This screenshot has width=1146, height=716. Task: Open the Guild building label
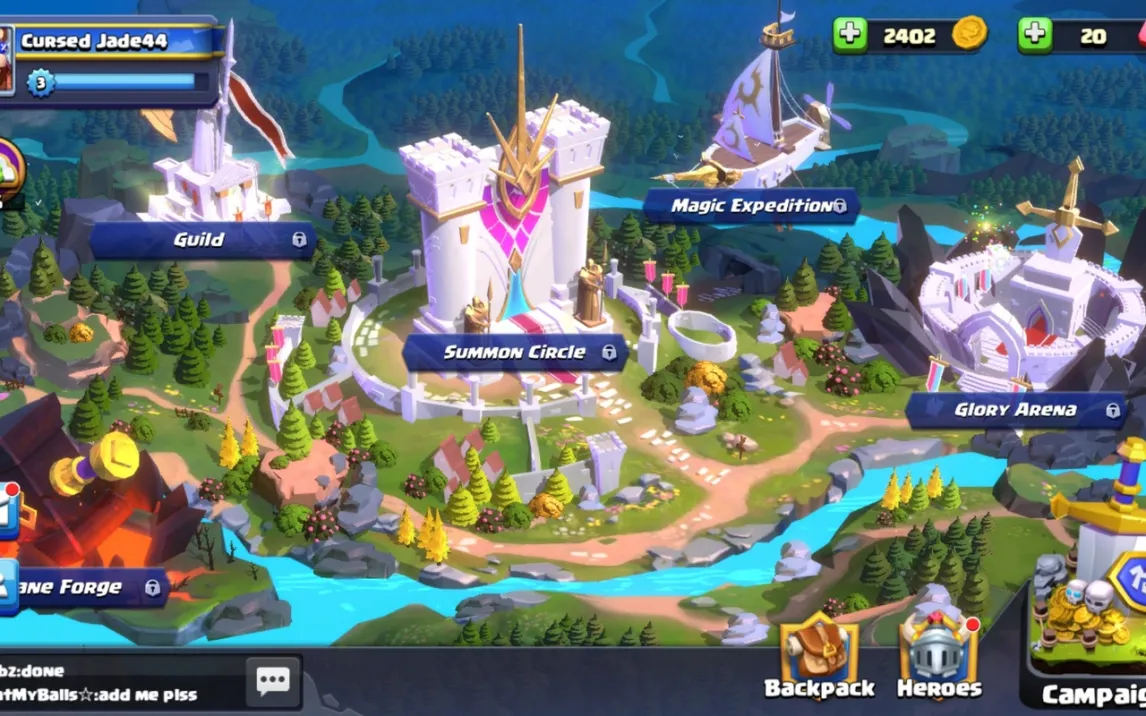point(200,240)
